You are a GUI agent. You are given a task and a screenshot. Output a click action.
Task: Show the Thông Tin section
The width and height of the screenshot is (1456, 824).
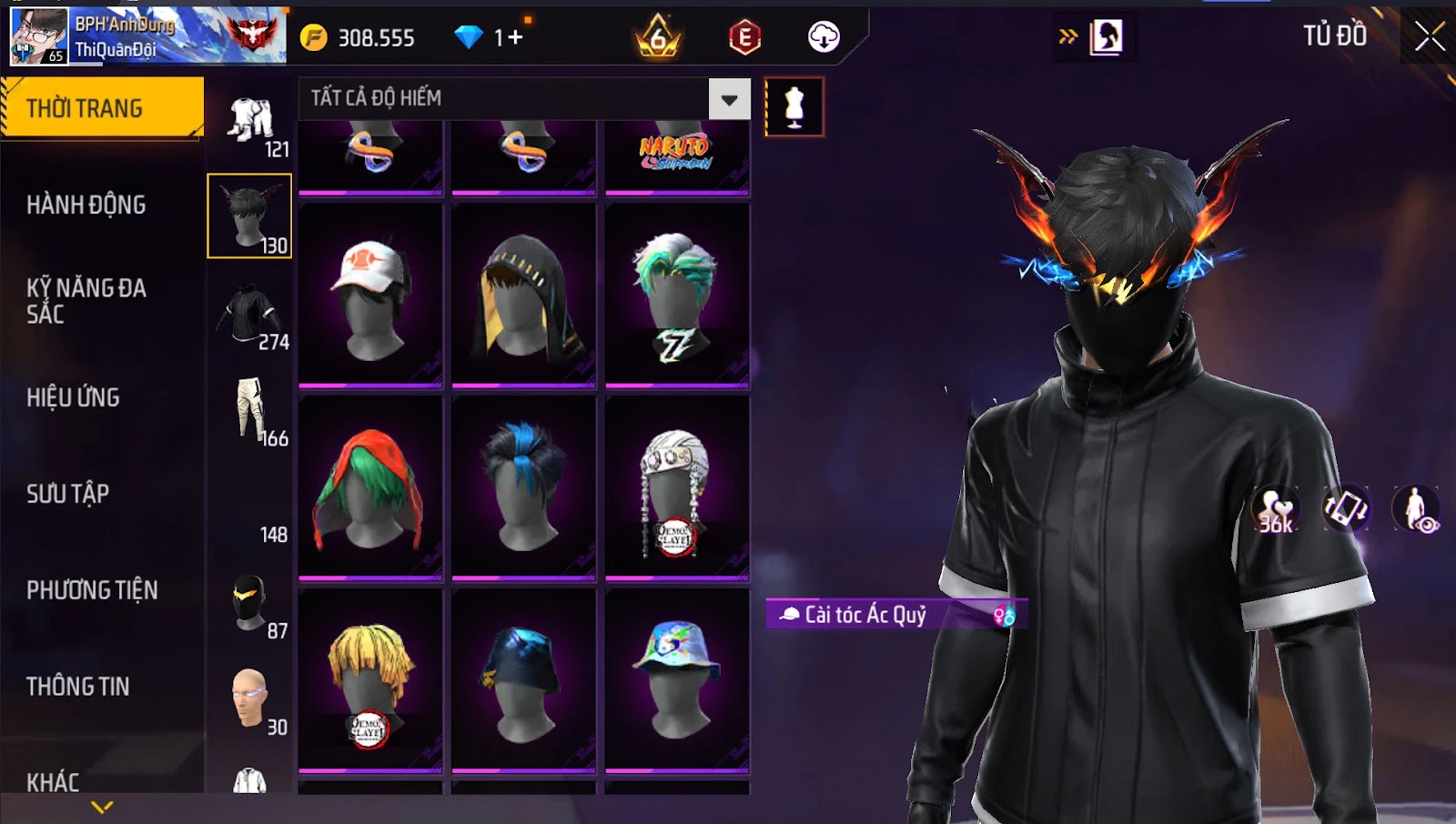(78, 687)
